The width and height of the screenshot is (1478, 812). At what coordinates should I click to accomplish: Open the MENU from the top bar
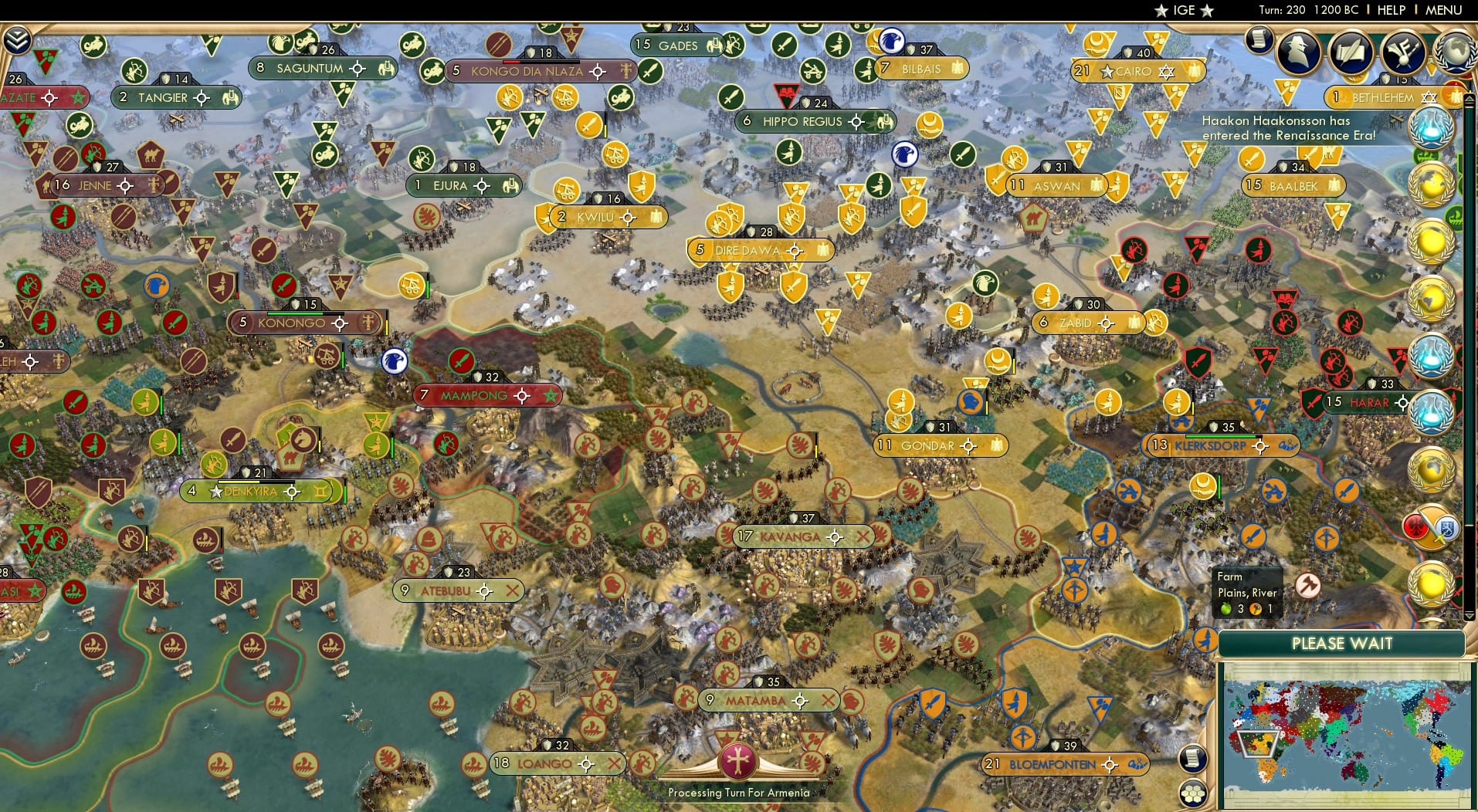[x=1442, y=10]
